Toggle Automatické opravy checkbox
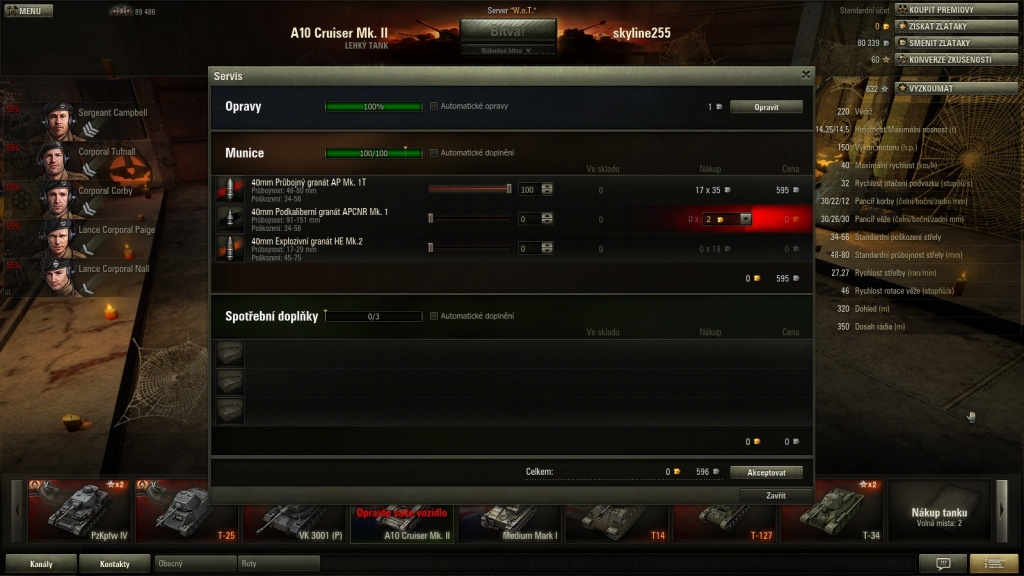 [434, 106]
